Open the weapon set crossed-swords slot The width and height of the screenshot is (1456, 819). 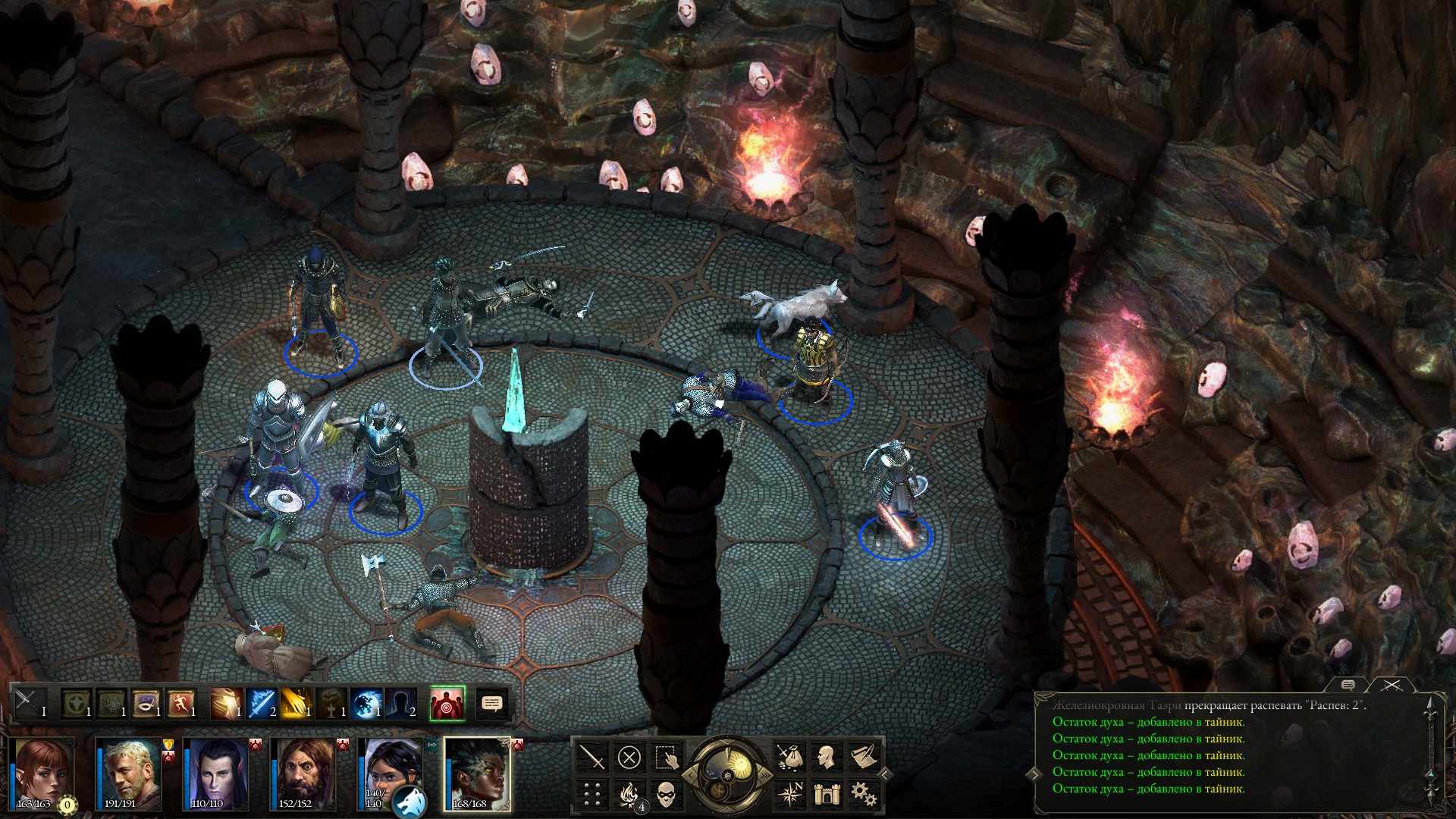28,703
